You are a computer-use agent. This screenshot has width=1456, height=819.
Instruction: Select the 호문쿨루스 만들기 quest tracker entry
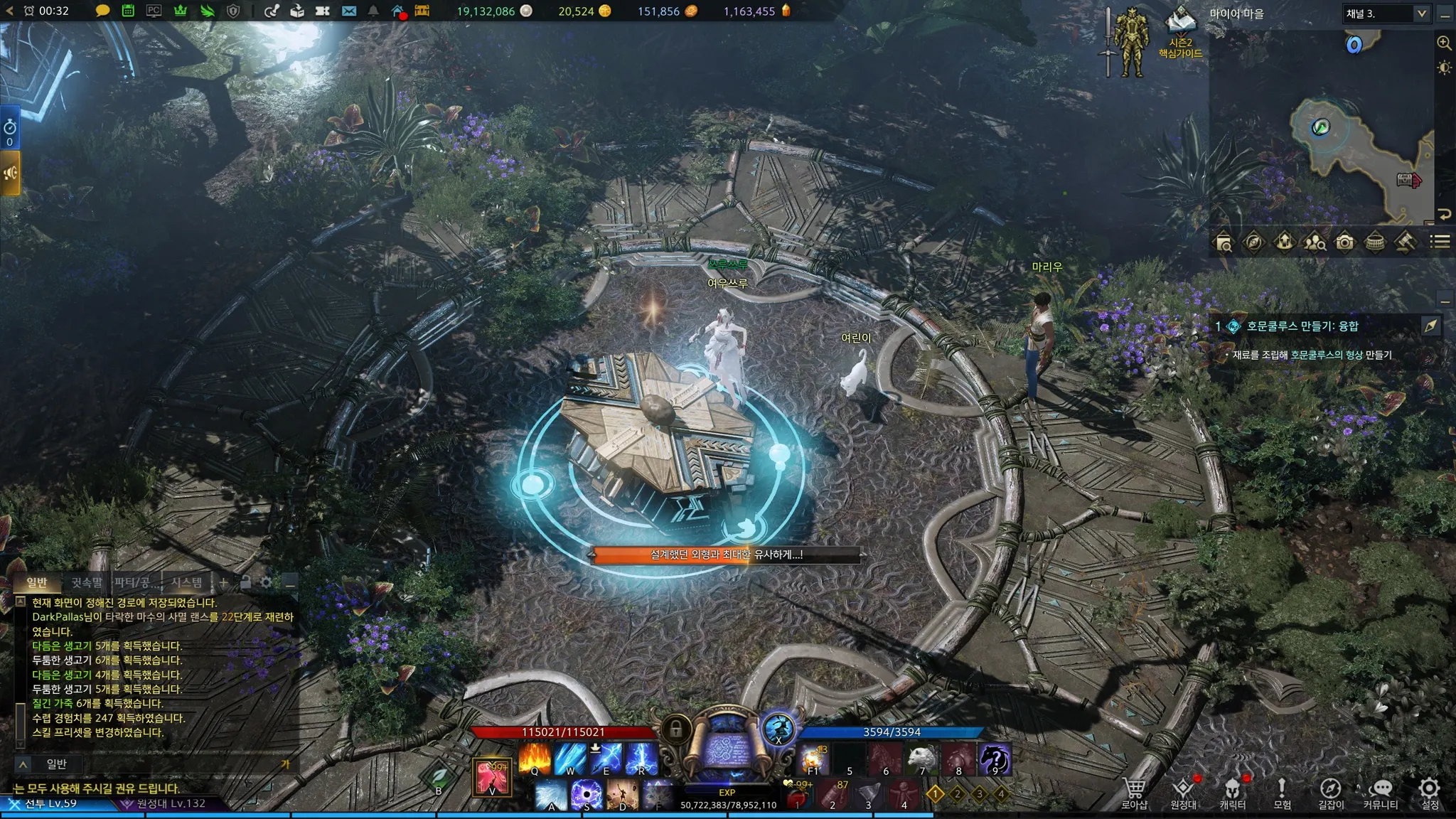pos(1302,326)
